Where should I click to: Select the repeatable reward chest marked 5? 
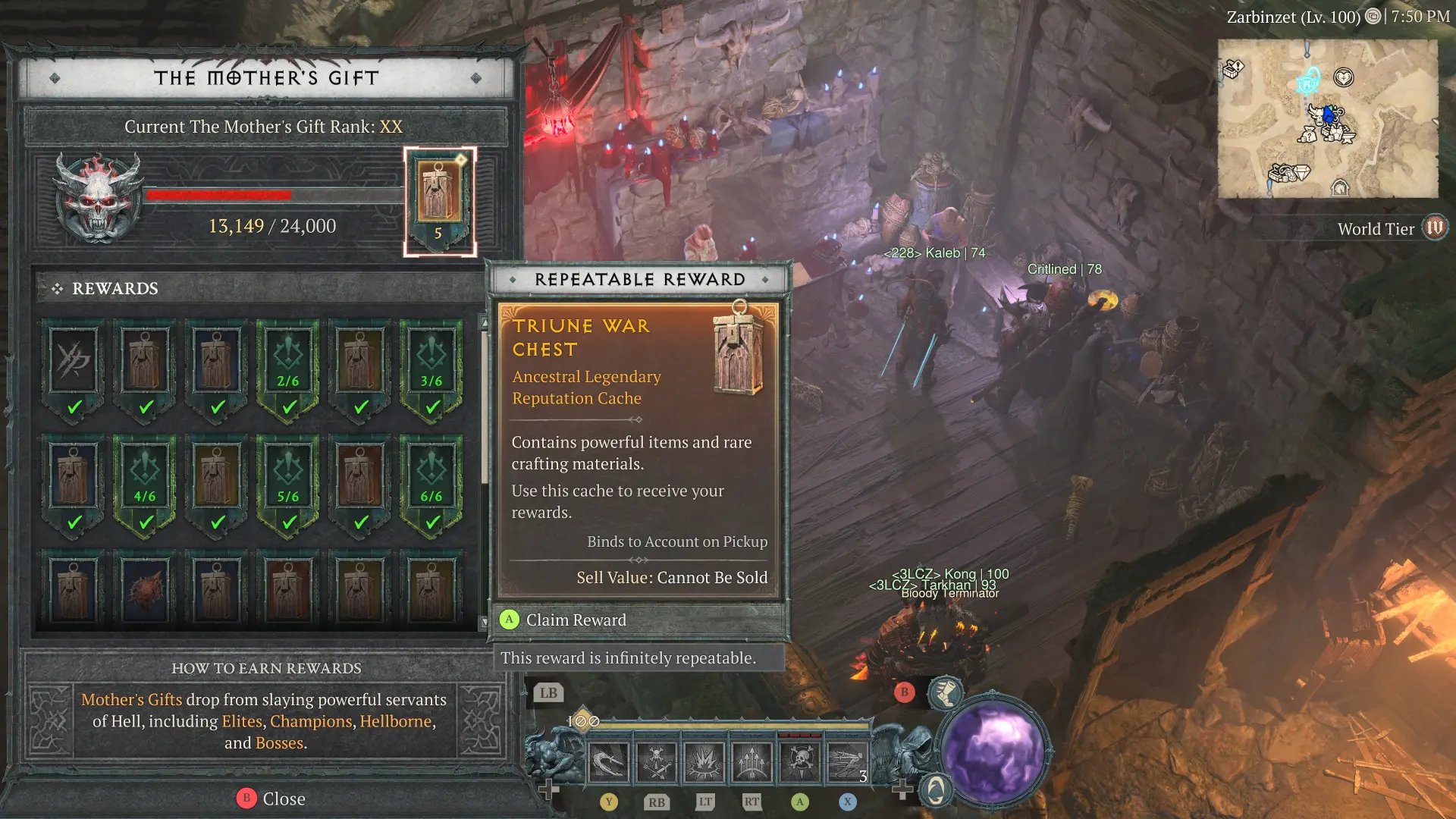click(x=440, y=202)
